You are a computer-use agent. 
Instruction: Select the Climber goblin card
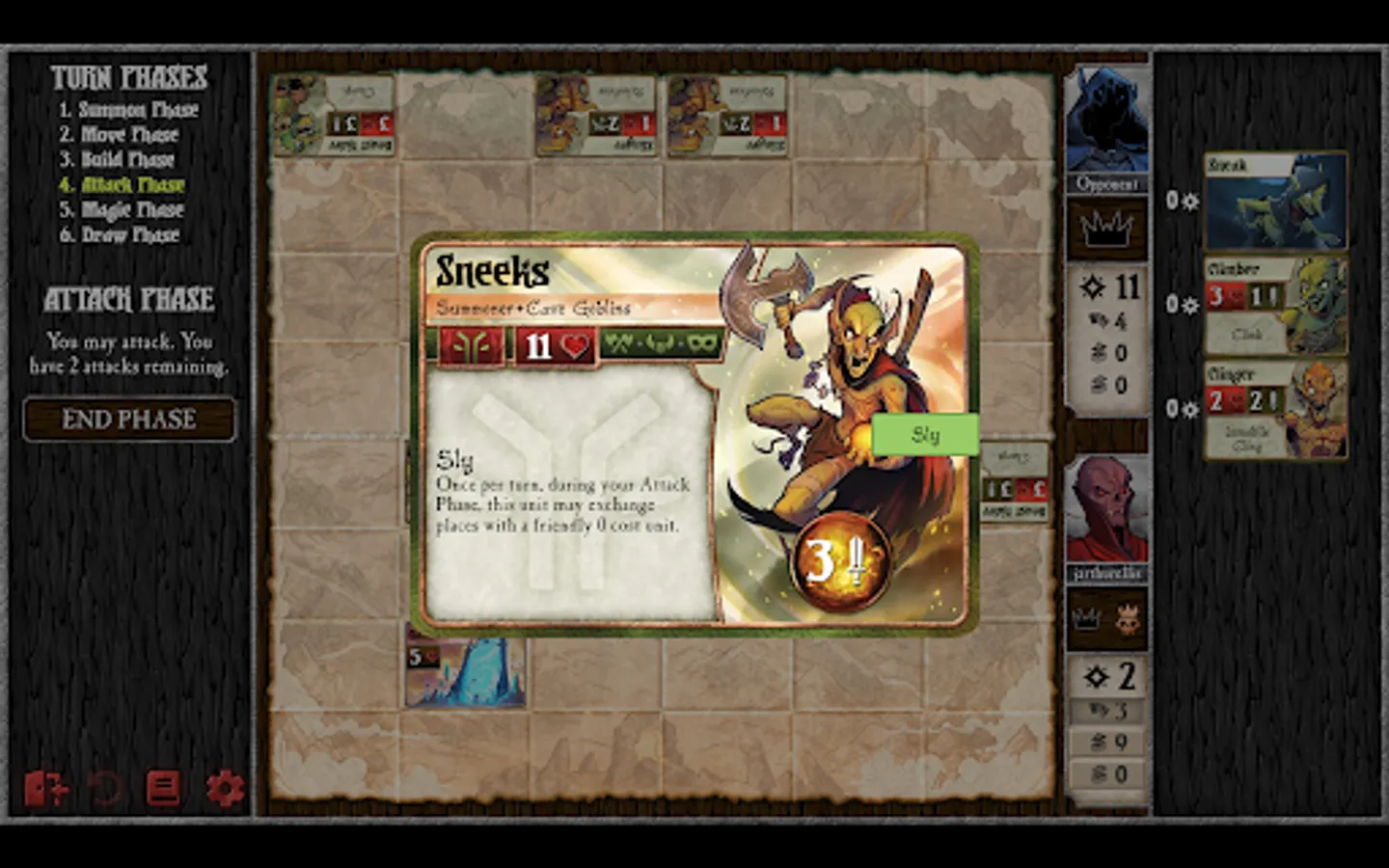pos(1275,304)
